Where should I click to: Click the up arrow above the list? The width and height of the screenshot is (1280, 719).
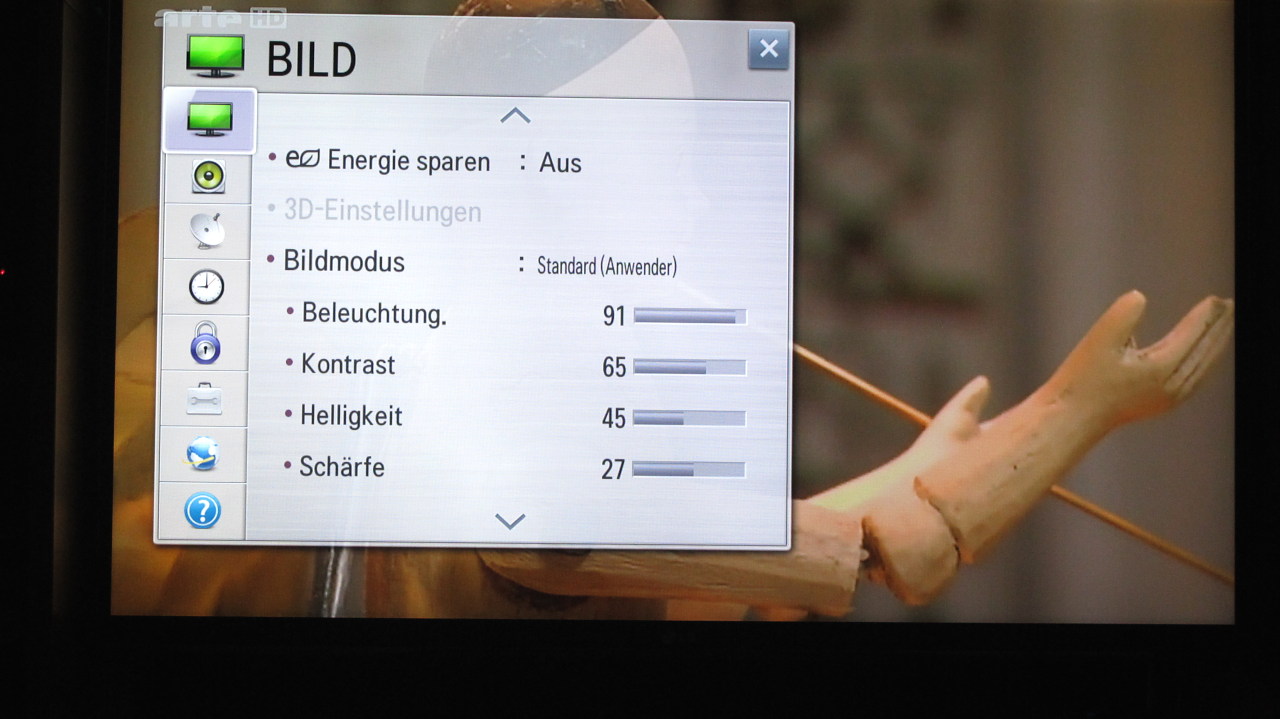tap(515, 116)
